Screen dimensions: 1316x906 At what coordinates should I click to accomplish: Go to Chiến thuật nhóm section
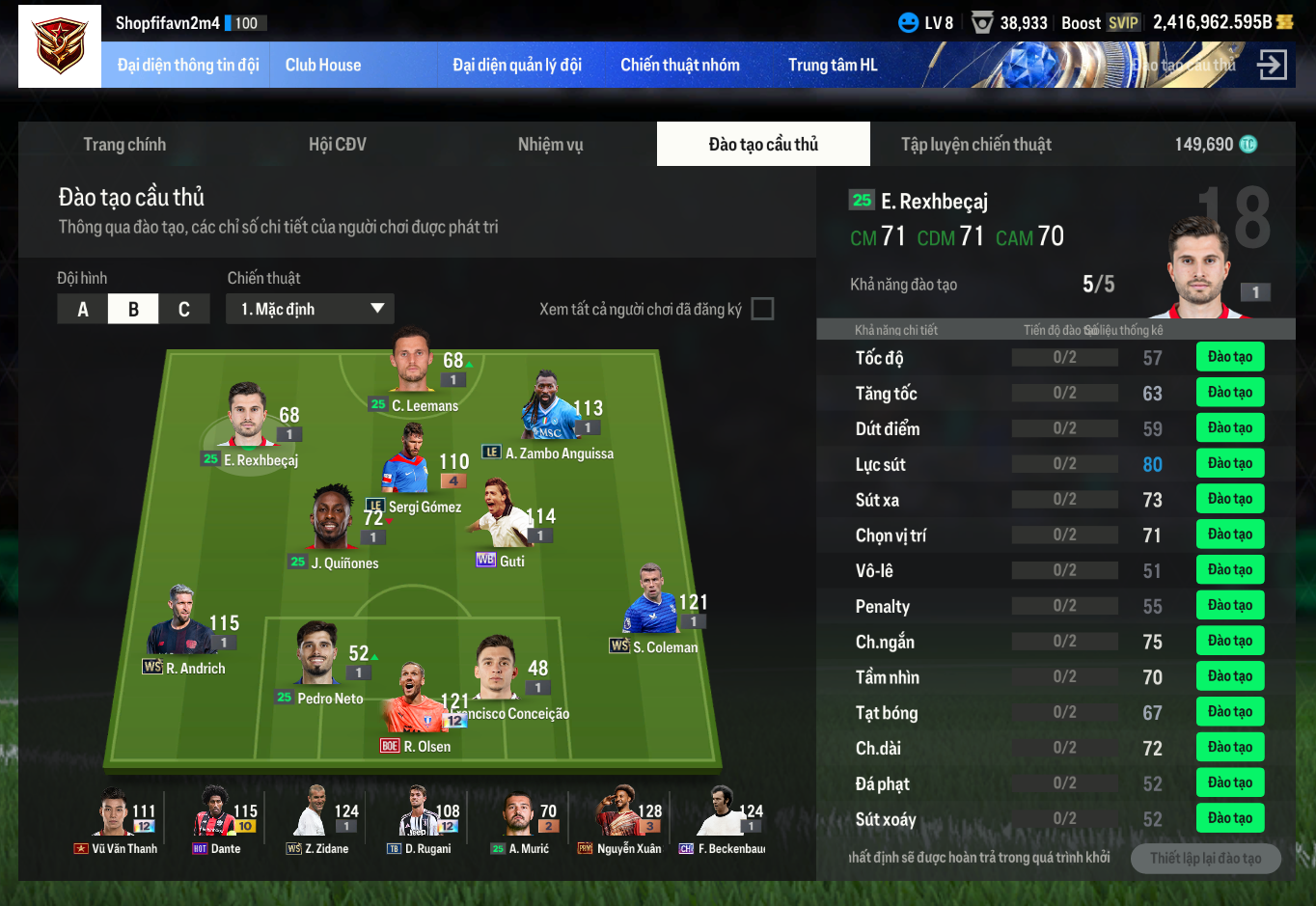tap(679, 66)
